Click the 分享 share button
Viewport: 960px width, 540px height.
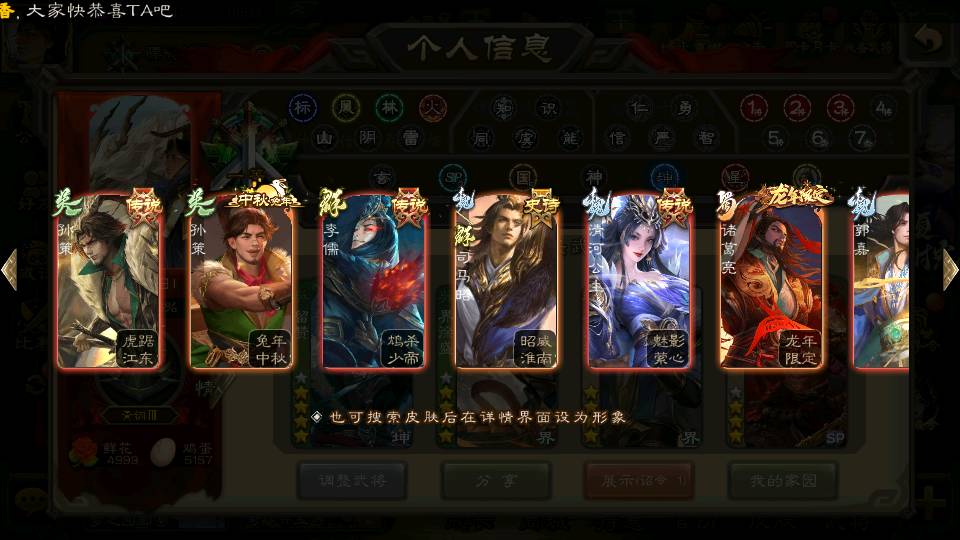[x=497, y=481]
